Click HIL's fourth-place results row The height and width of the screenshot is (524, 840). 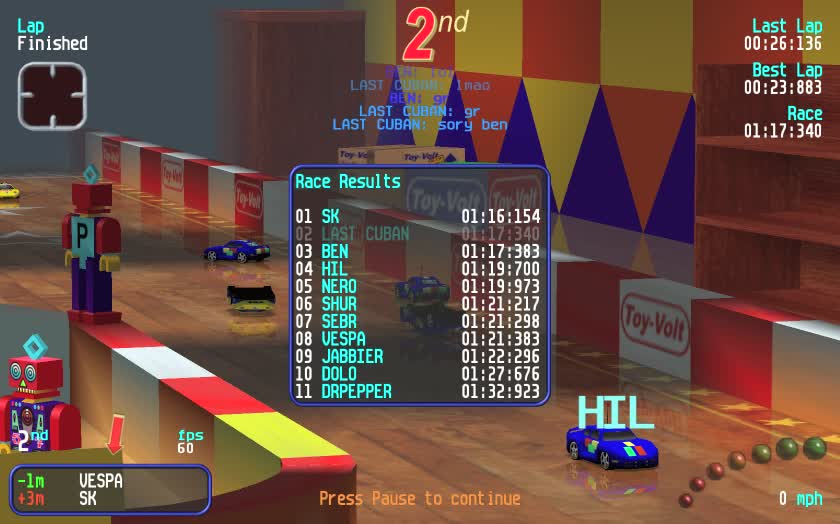[418, 269]
